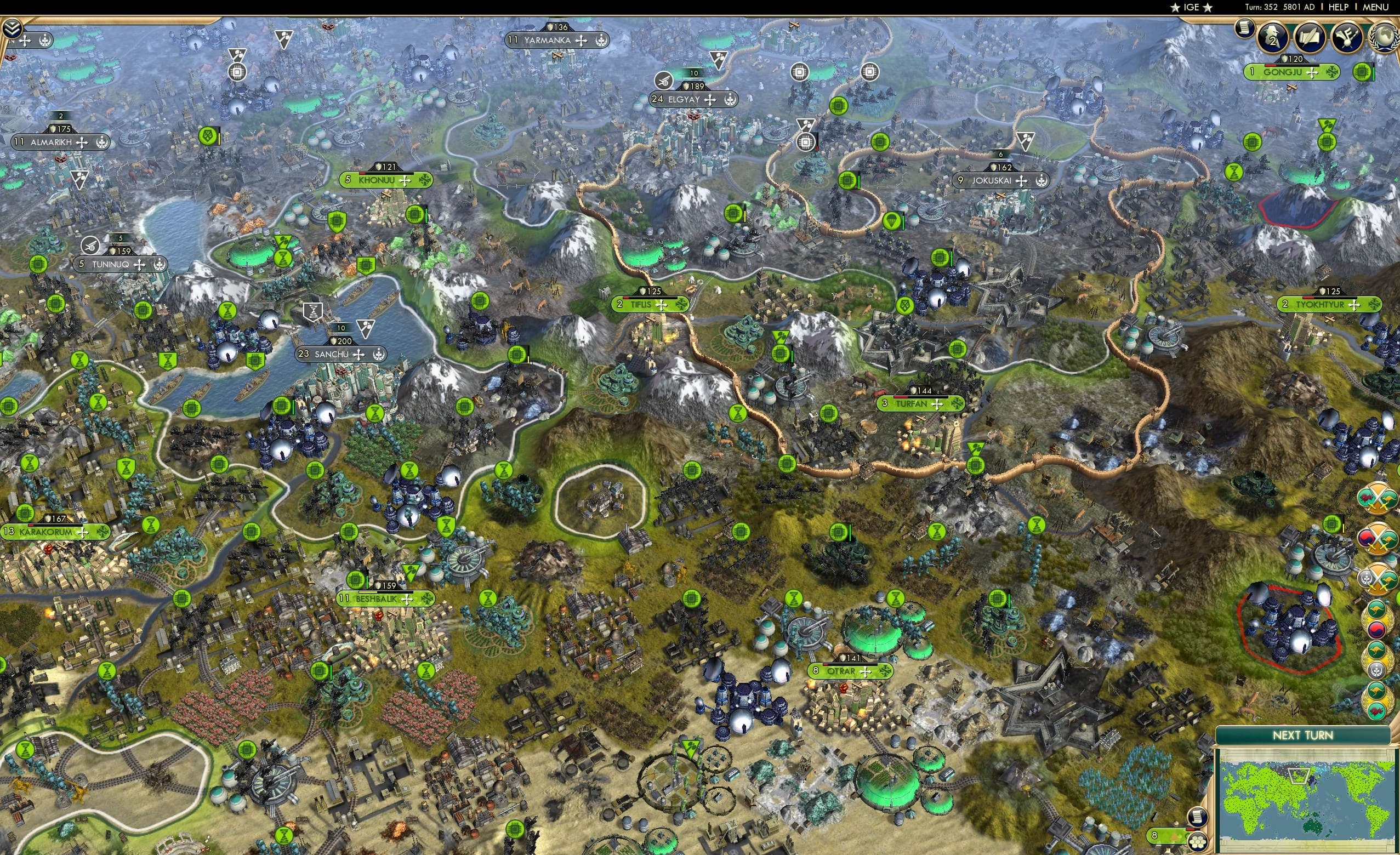The height and width of the screenshot is (855, 1400).
Task: Open the Espionage overview spy icon
Action: click(x=1272, y=38)
